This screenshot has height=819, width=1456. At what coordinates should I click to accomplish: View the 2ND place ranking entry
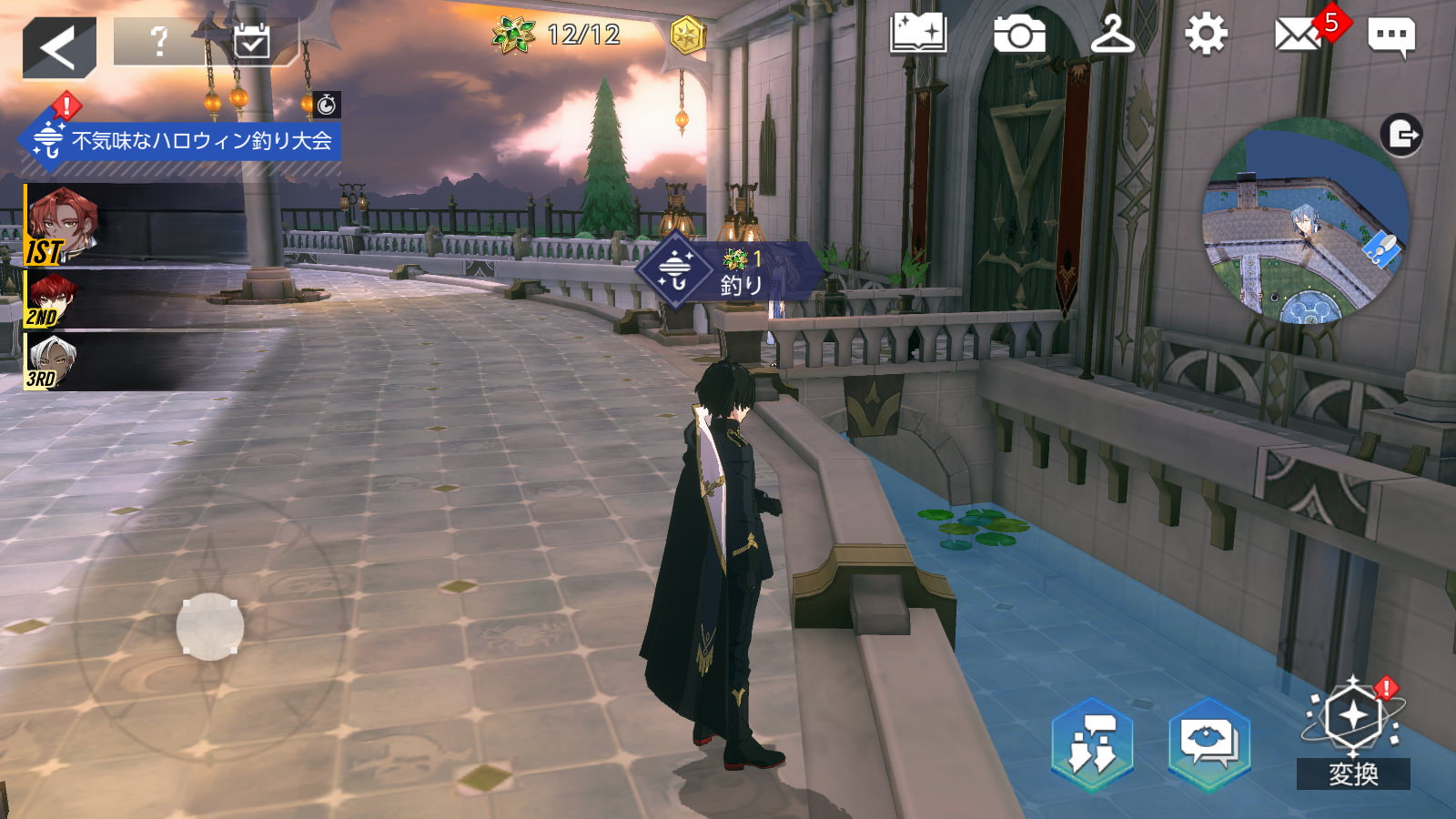pos(53,300)
